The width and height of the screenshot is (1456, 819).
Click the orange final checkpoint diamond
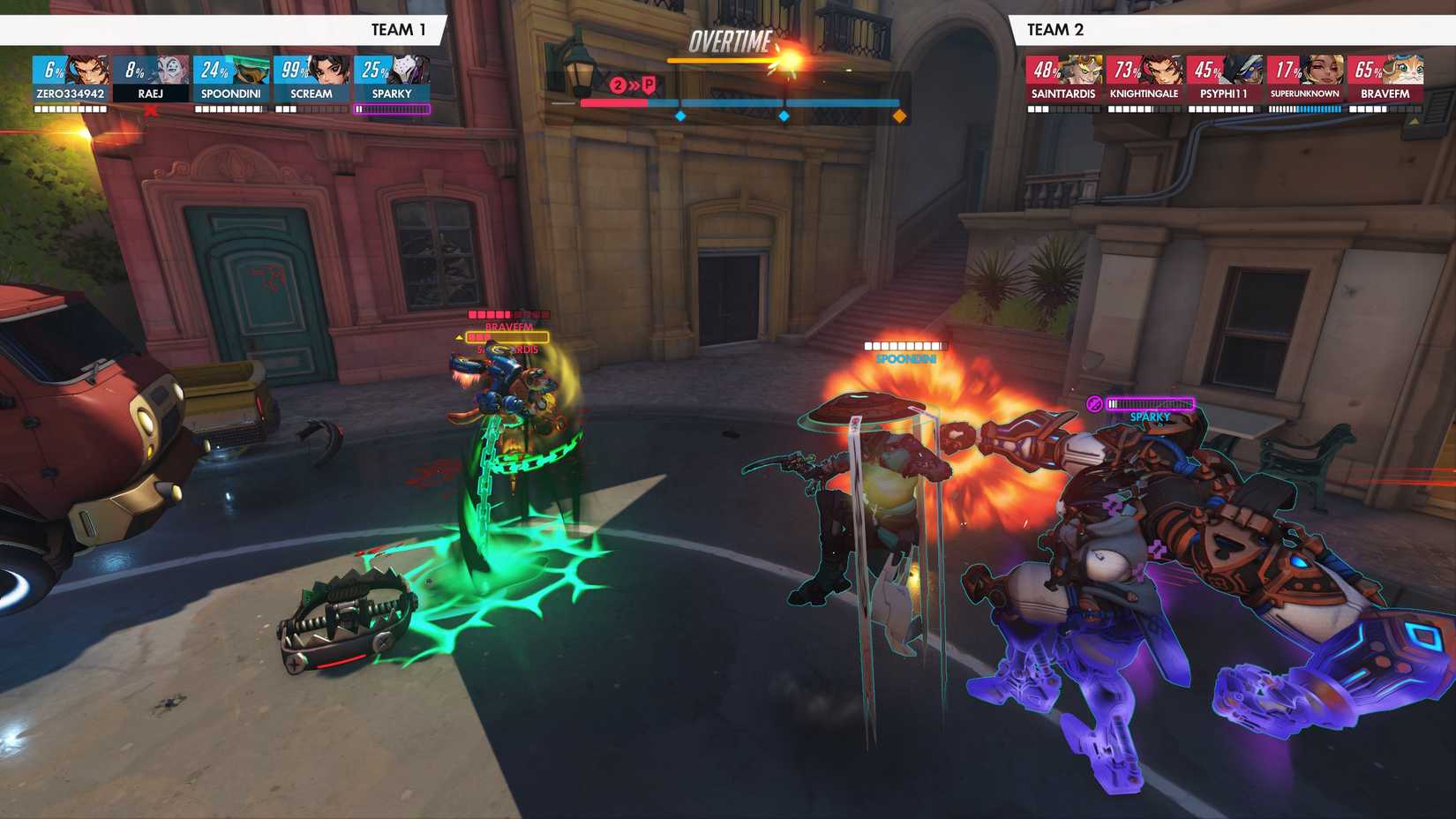click(x=899, y=116)
